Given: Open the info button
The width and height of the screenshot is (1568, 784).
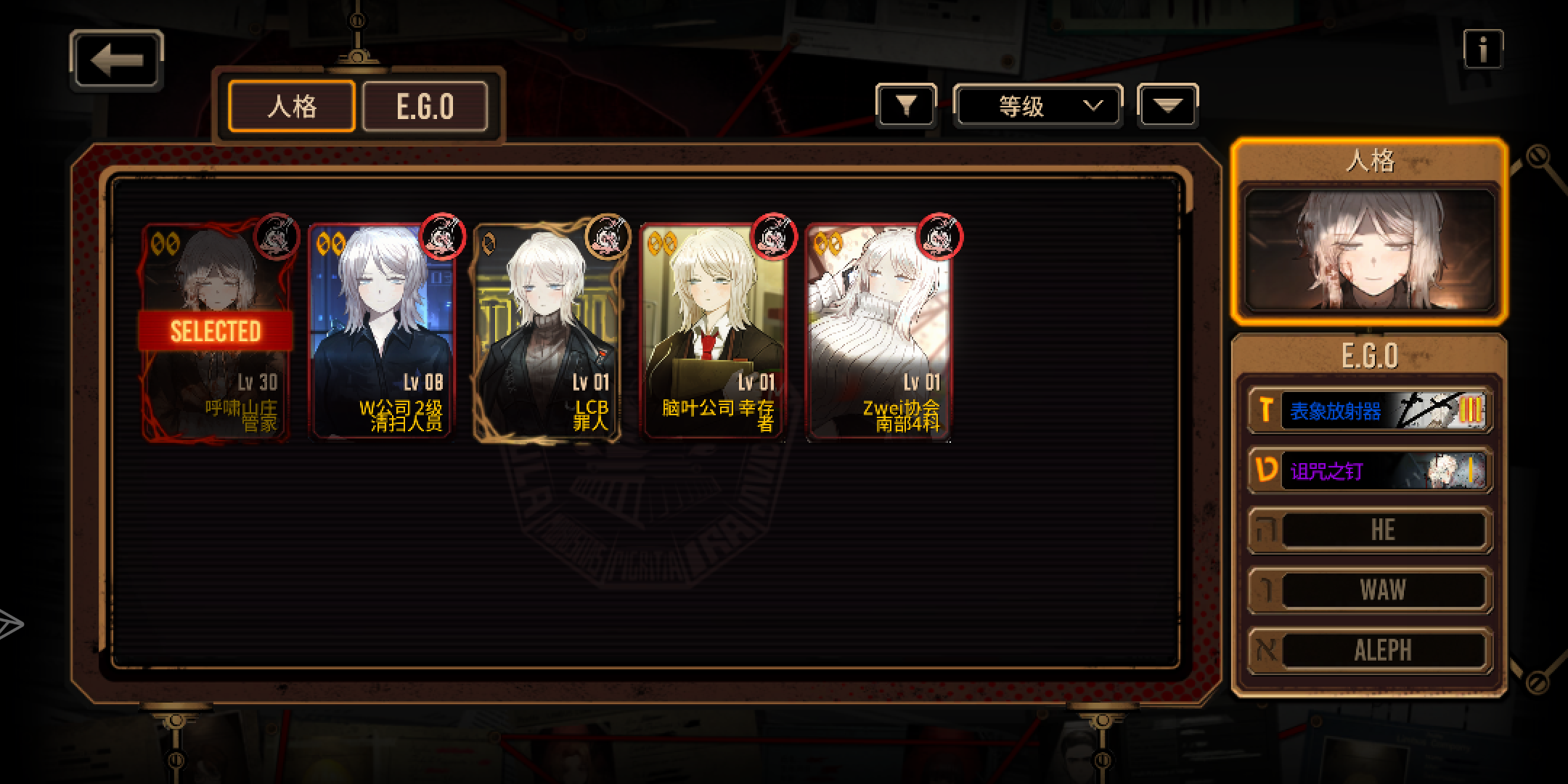Looking at the screenshot, I should 1482,49.
